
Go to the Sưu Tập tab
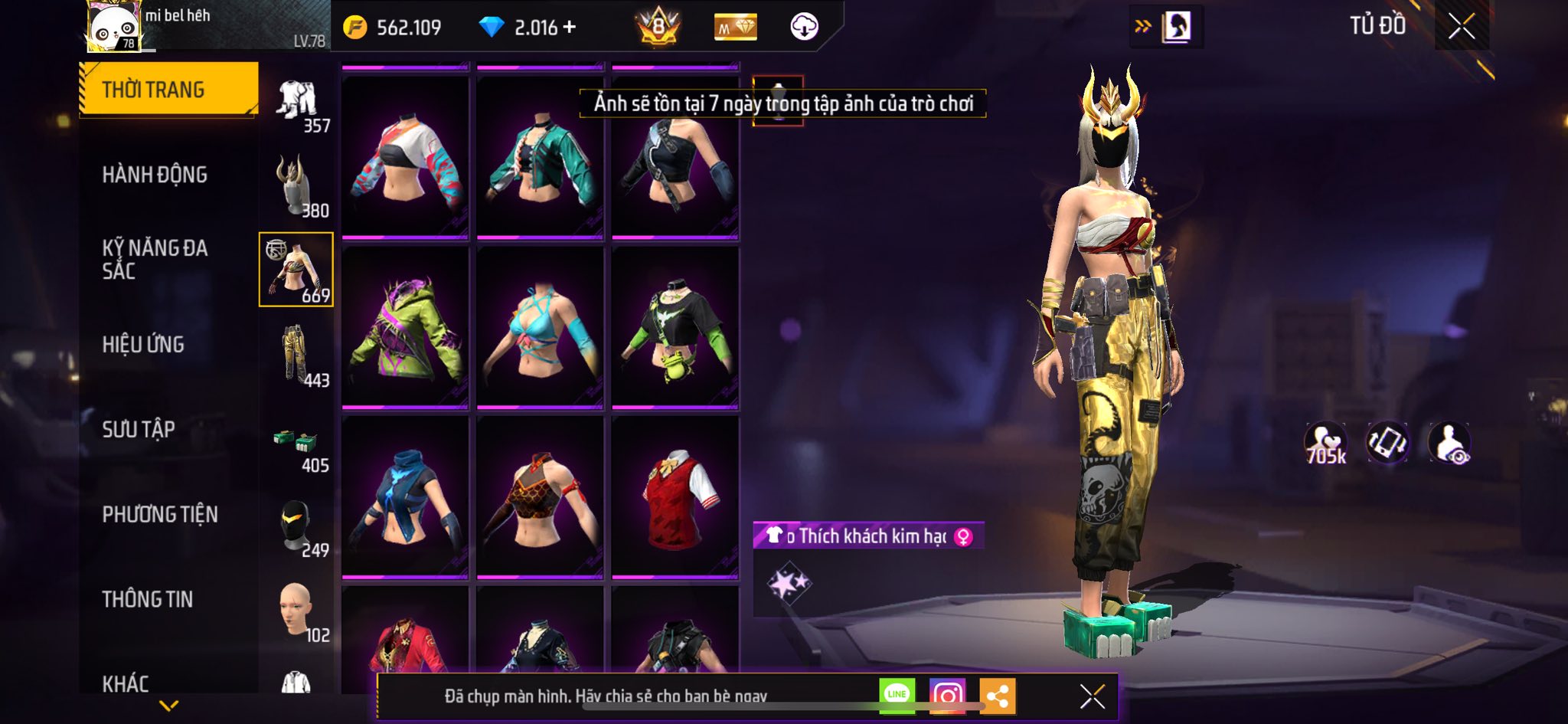[x=139, y=429]
